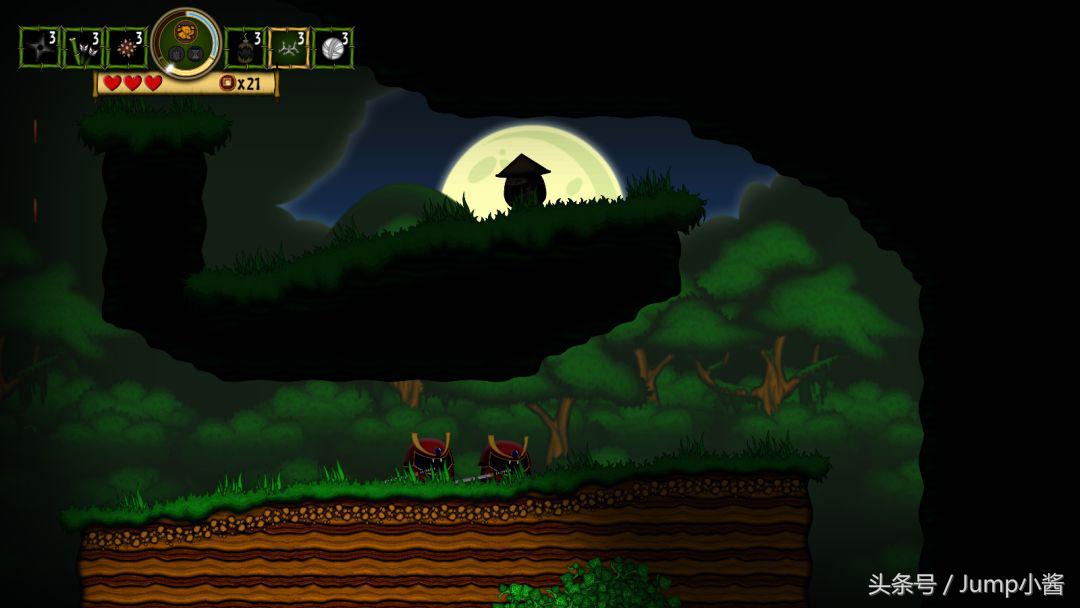Select the hanging bomb item slot
The image size is (1080, 608).
pyautogui.click(x=245, y=48)
